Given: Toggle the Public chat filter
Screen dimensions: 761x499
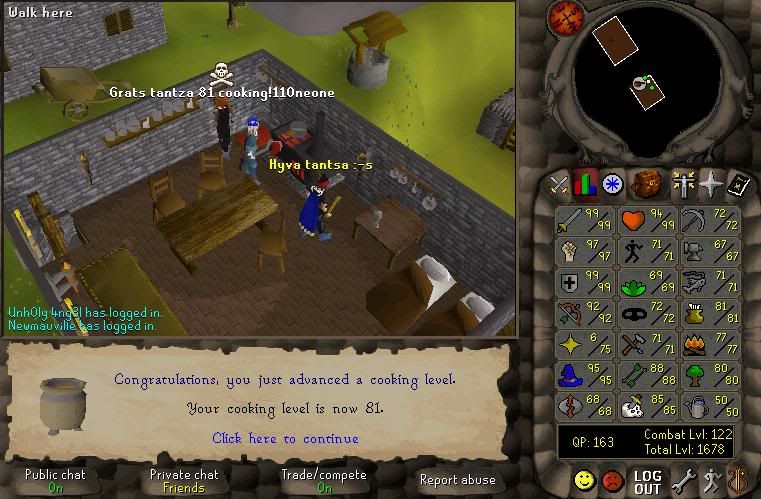Looking at the screenshot, I should point(56,481).
